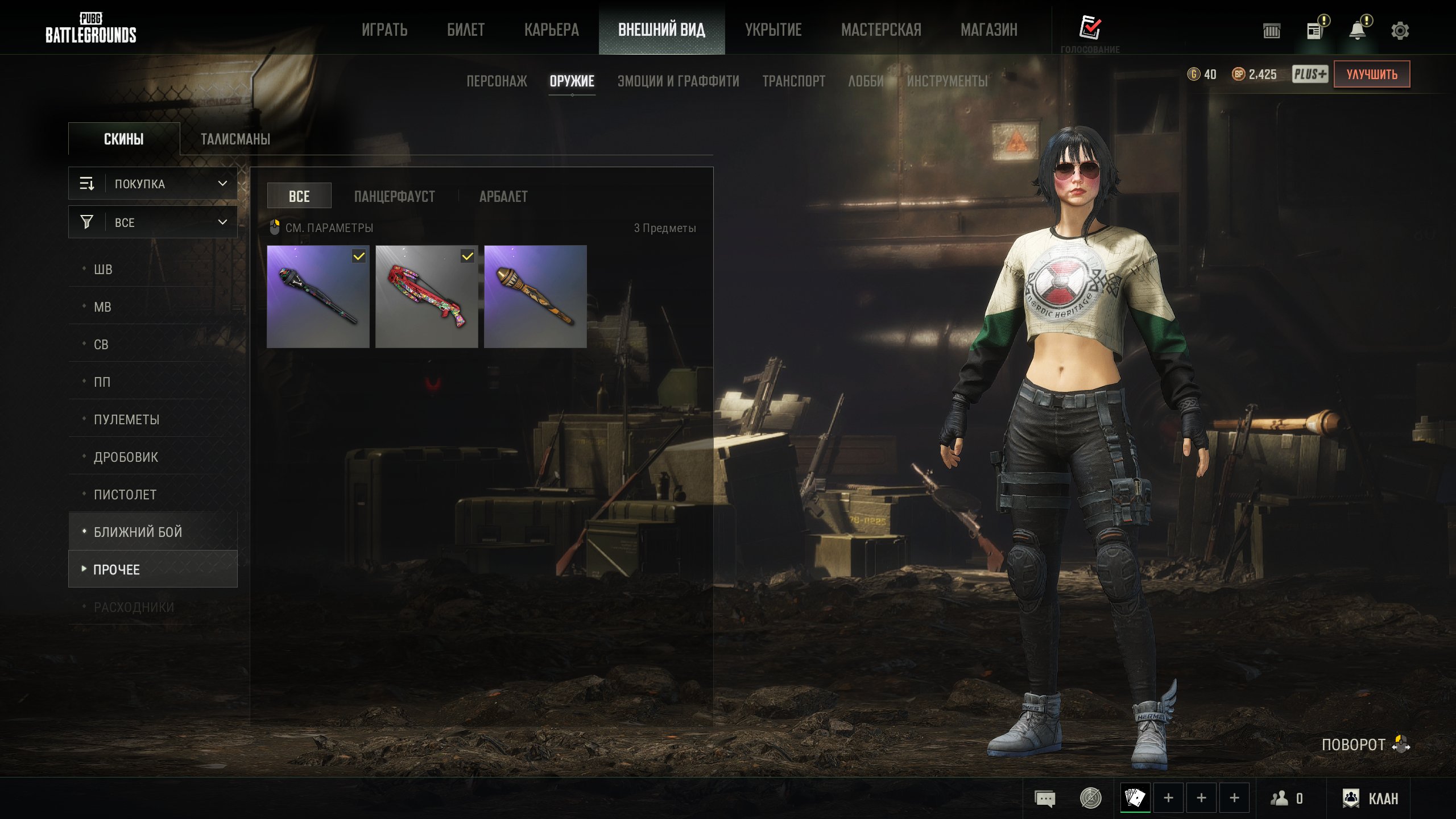The width and height of the screenshot is (1456, 819).
Task: Switch to Эмоции и граффити
Action: point(678,81)
